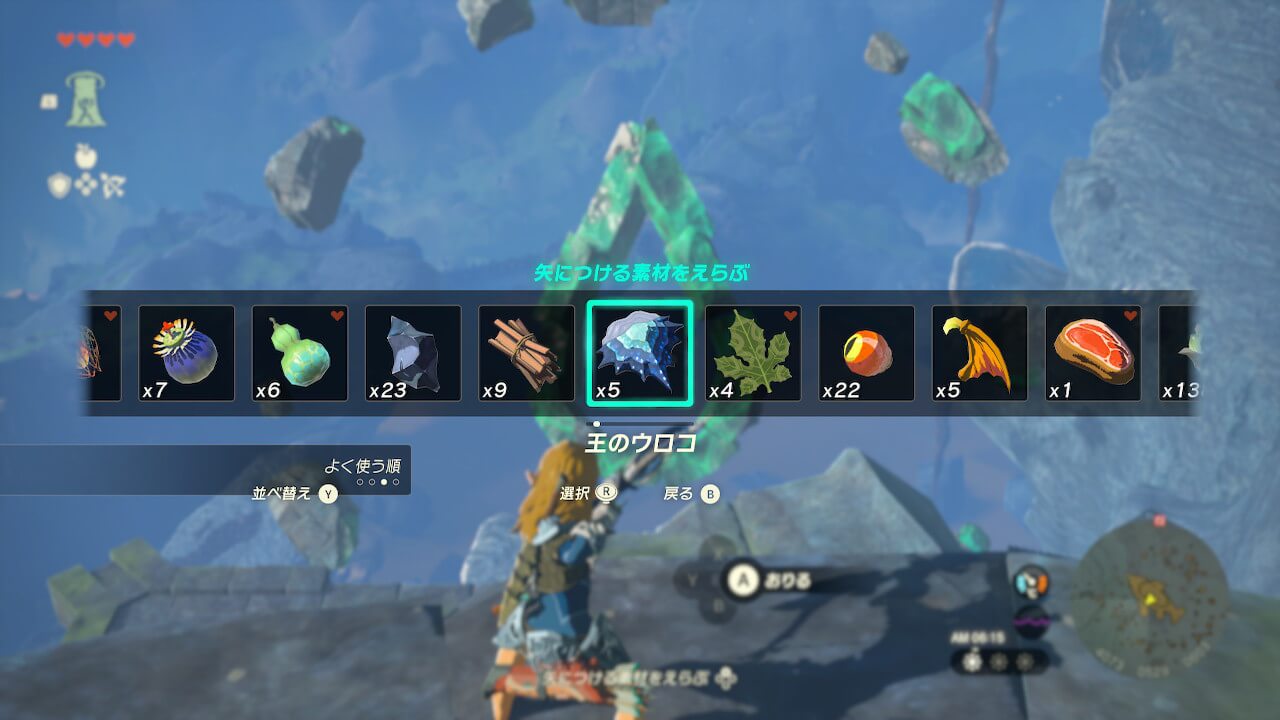
Task: Select the wood bundle slot
Action: coord(526,353)
